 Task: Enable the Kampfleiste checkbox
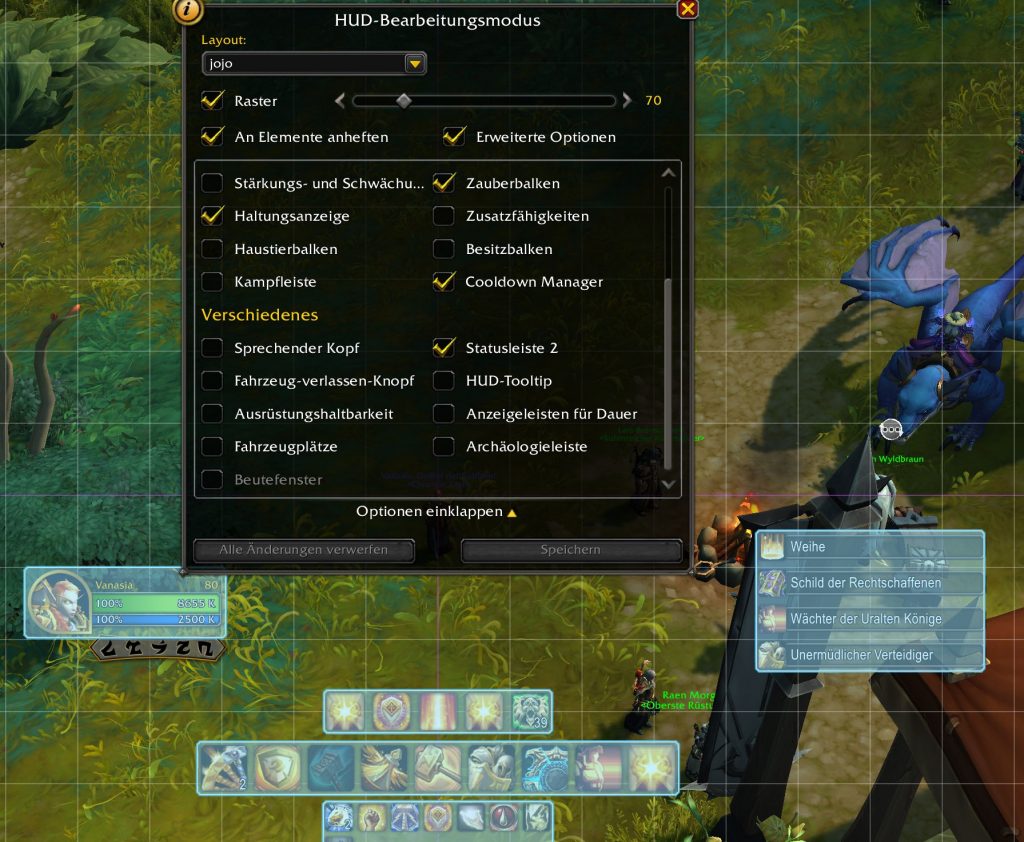click(x=212, y=282)
